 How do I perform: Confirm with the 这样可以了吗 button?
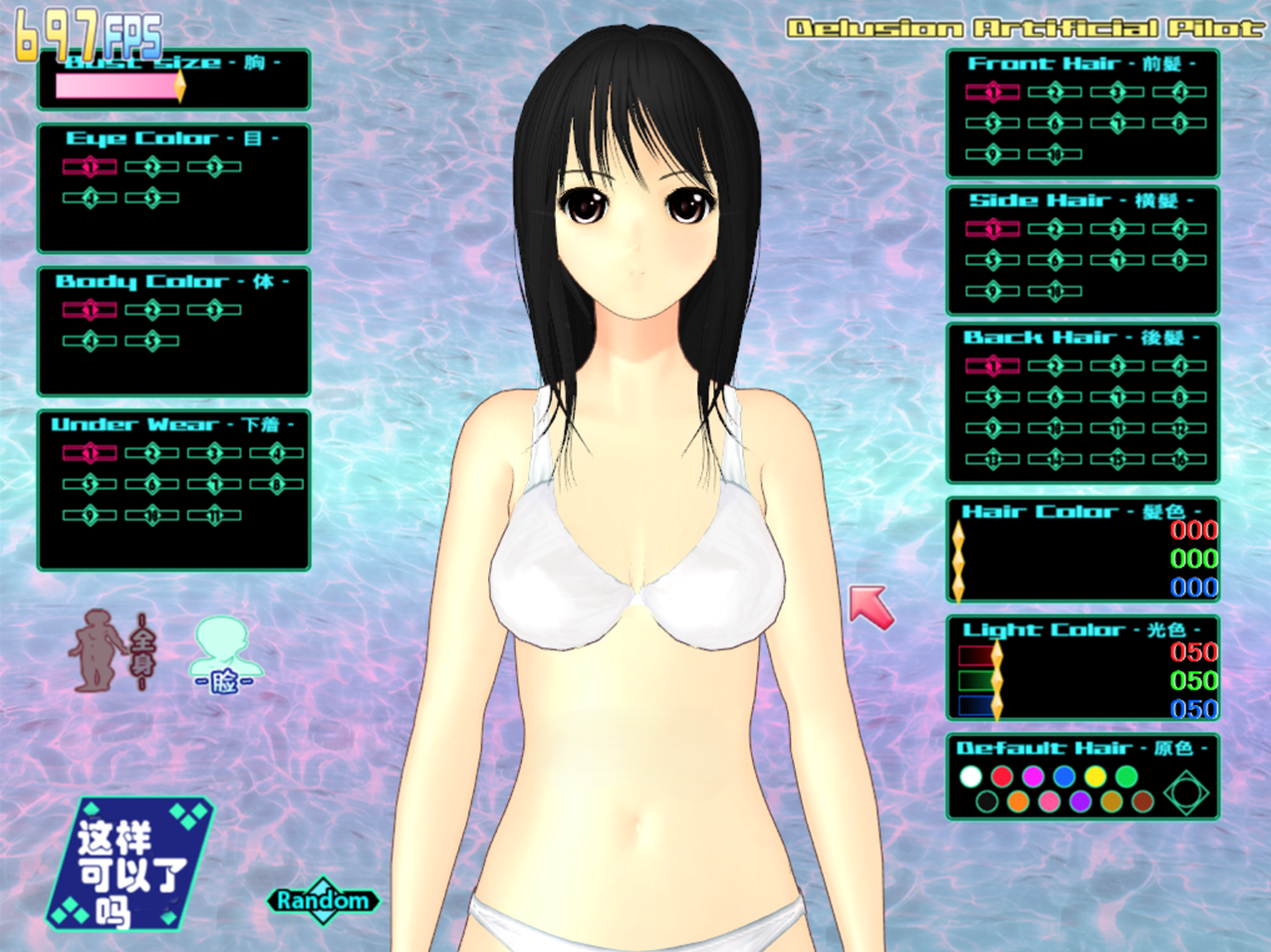(130, 862)
